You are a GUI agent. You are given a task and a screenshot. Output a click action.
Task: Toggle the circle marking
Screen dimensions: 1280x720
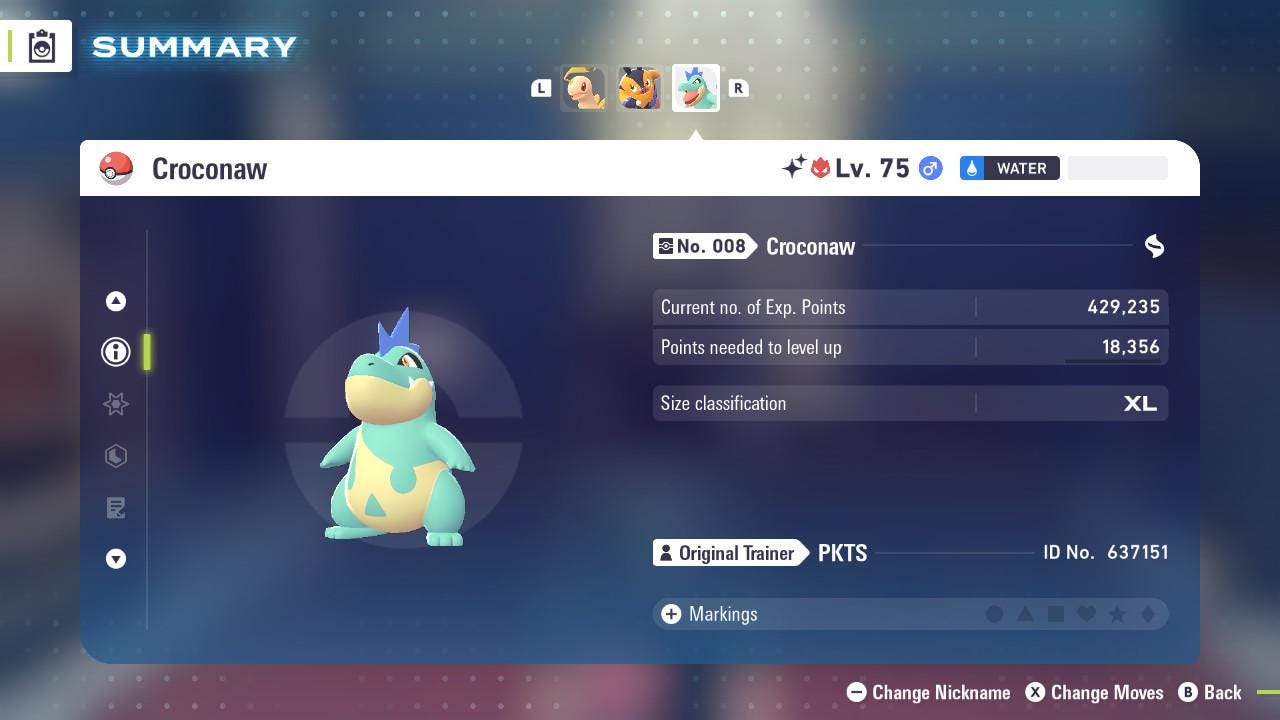coord(995,614)
